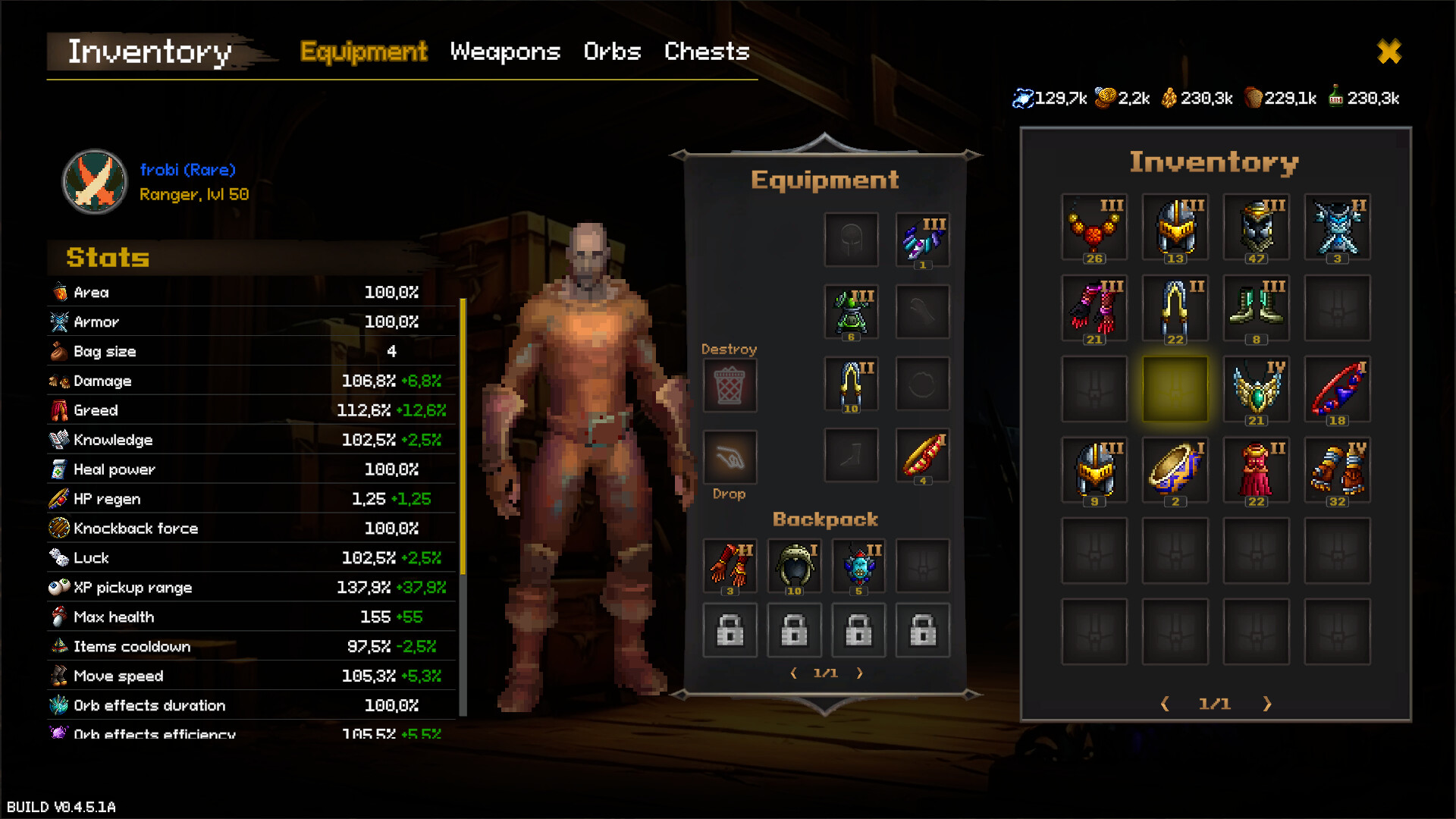Click the frobi (Rare) character name
Image resolution: width=1456 pixels, height=819 pixels.
click(187, 170)
